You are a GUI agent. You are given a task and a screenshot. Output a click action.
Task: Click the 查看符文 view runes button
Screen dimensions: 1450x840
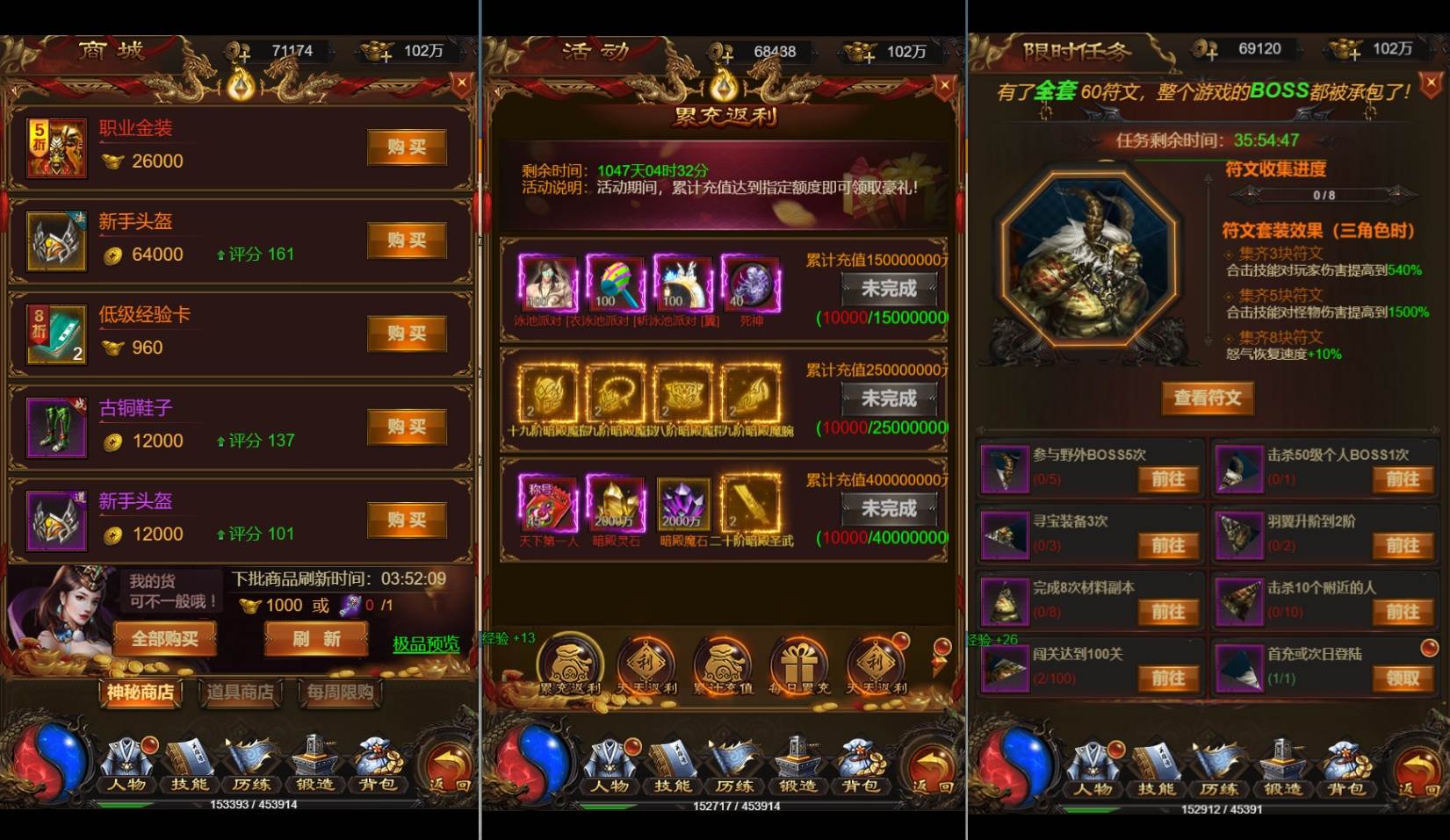[x=1208, y=398]
